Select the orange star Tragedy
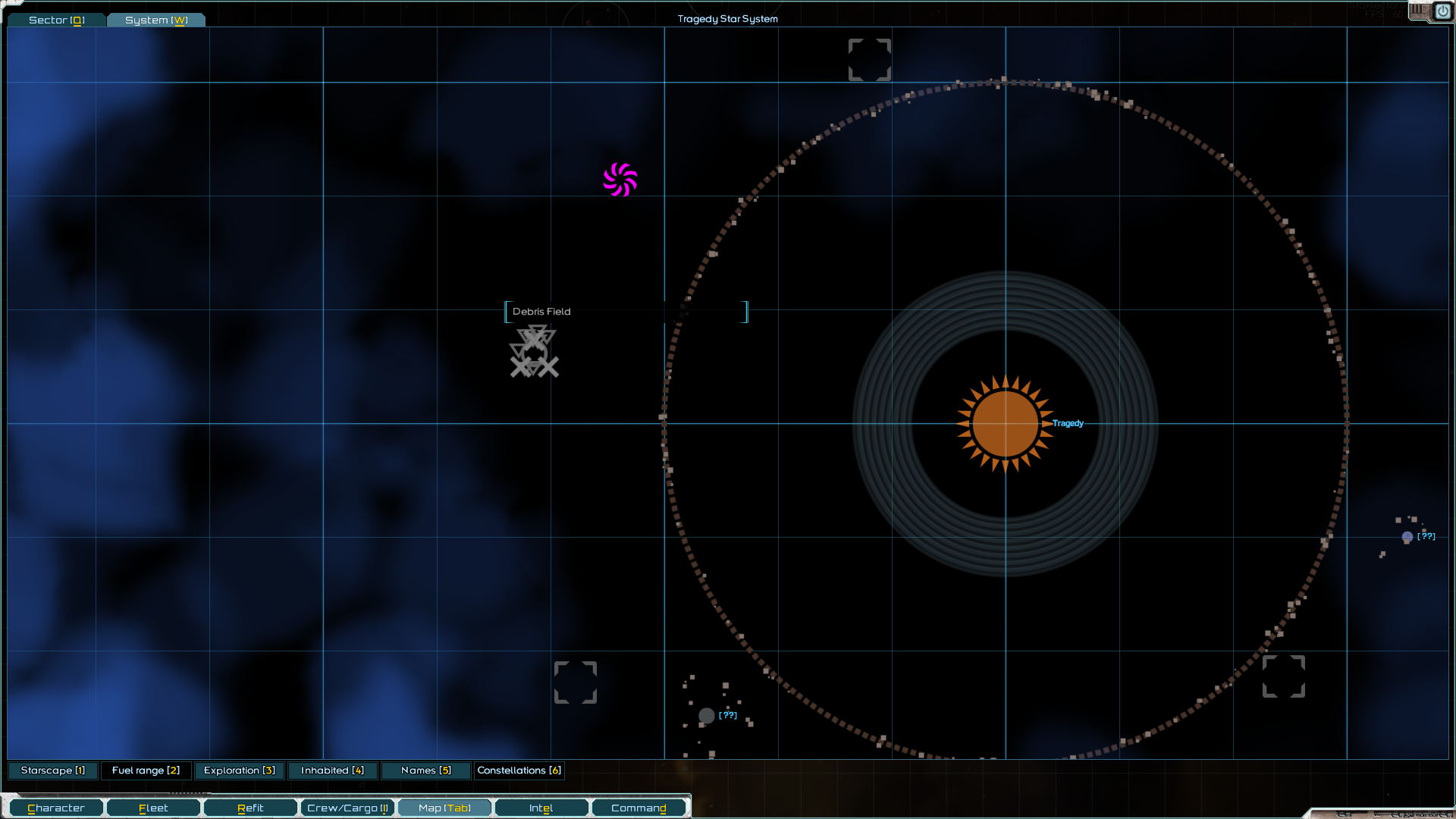Image resolution: width=1456 pixels, height=819 pixels. (x=1006, y=424)
